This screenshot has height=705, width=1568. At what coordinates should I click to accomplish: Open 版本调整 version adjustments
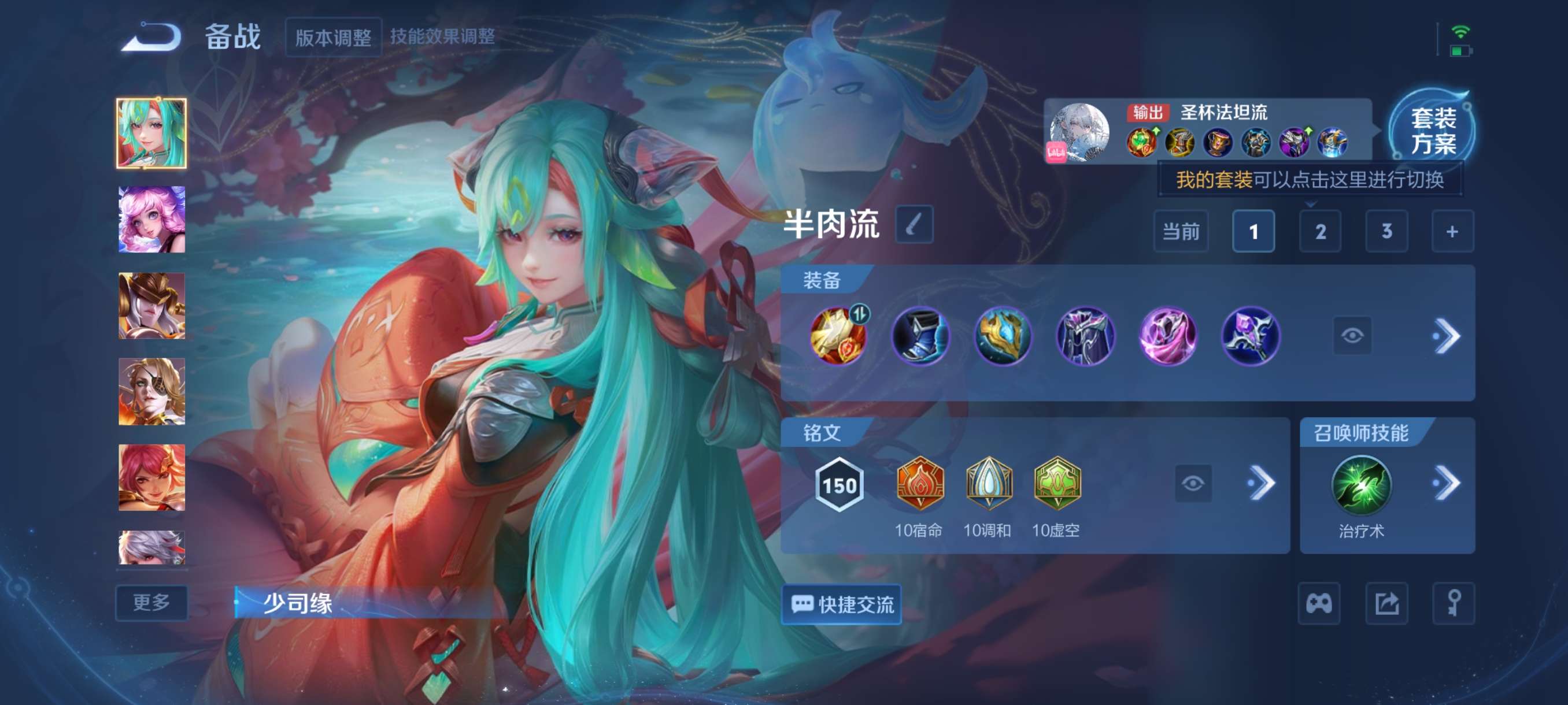332,36
